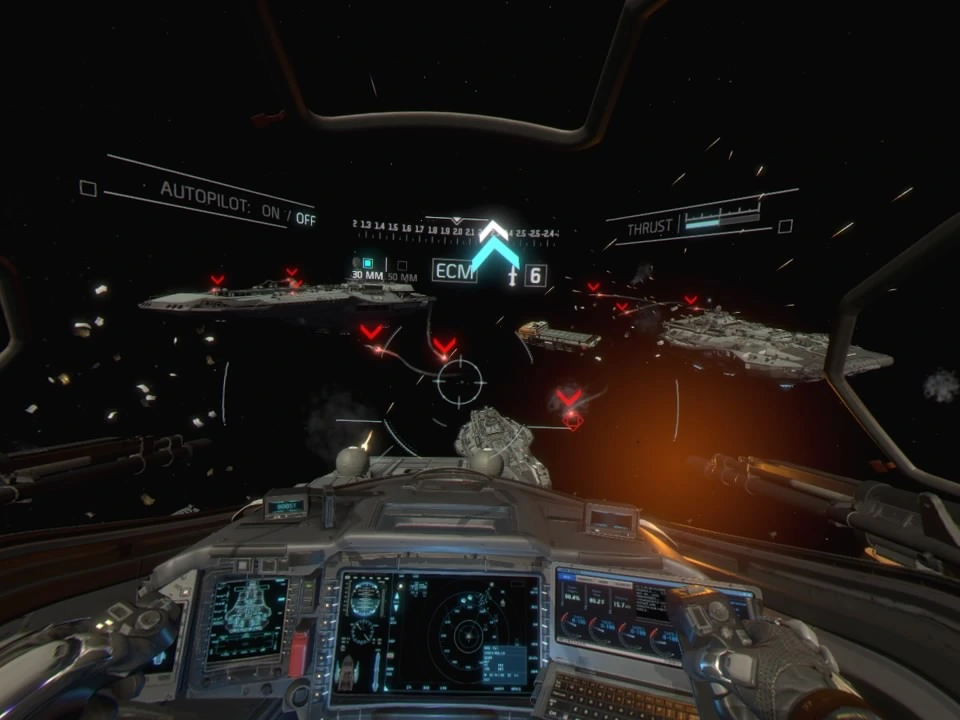This screenshot has height=720, width=960.
Task: Activate the ECM countermeasure
Action: click(454, 271)
